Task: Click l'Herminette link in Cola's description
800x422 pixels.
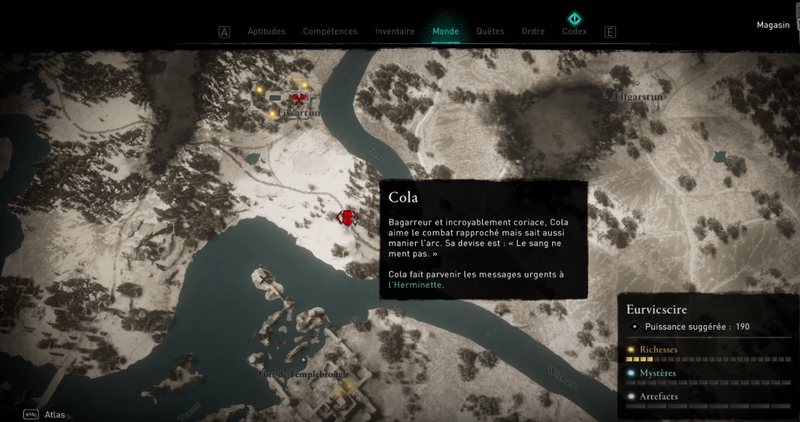Action: click(x=417, y=285)
